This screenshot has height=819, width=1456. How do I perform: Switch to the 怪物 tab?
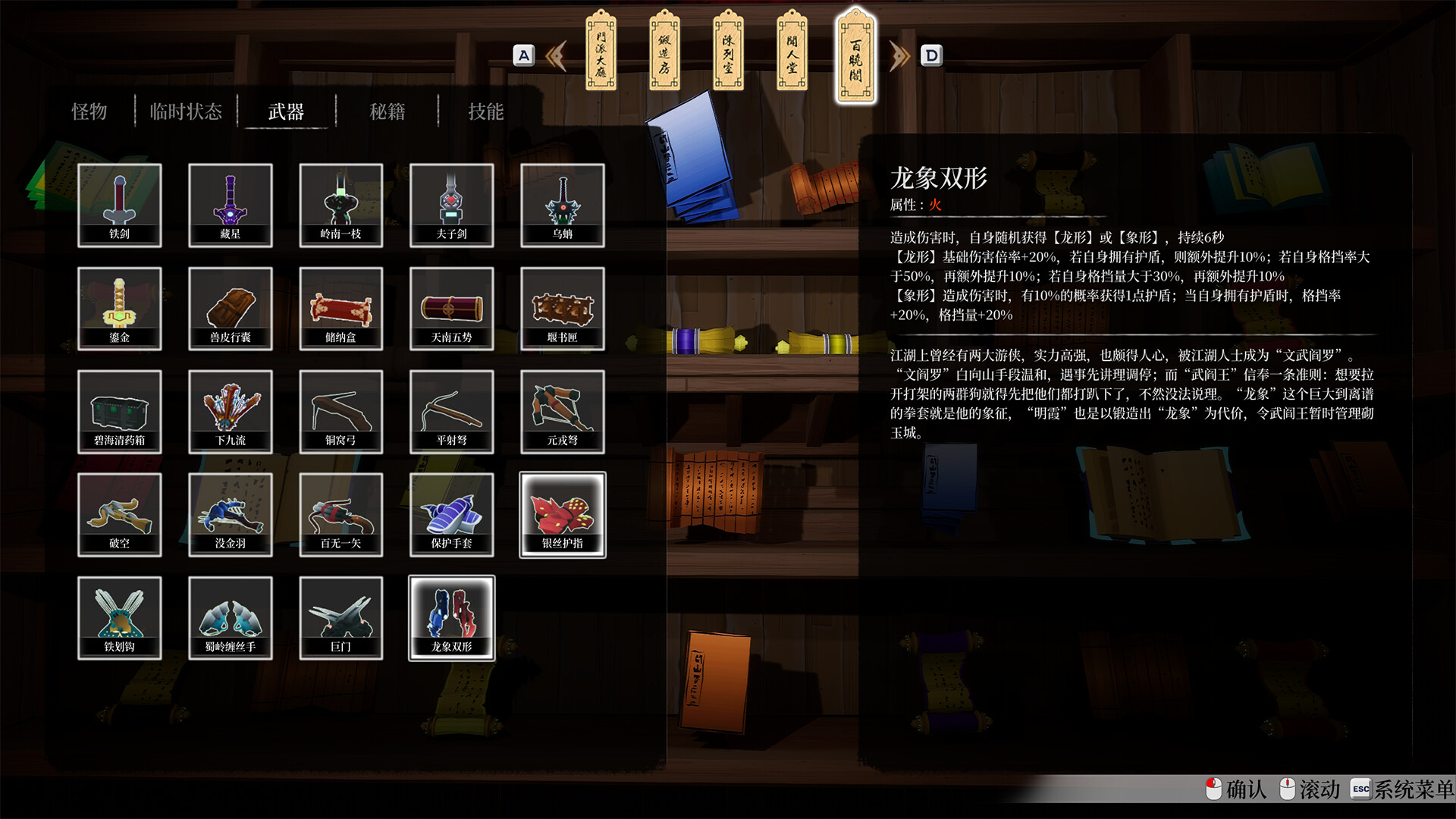pos(90,111)
